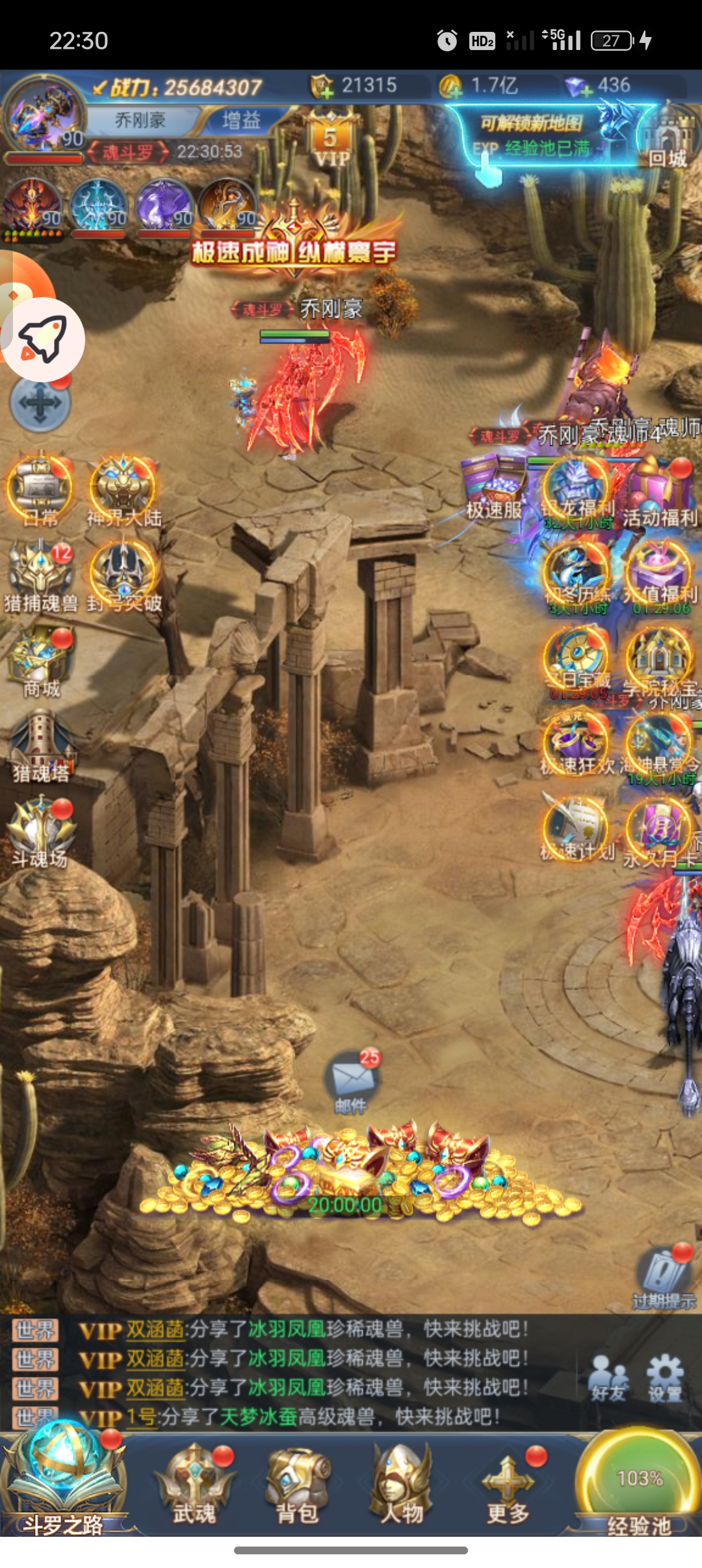
Task: Tap the floating rocket overlay button
Action: click(x=43, y=339)
